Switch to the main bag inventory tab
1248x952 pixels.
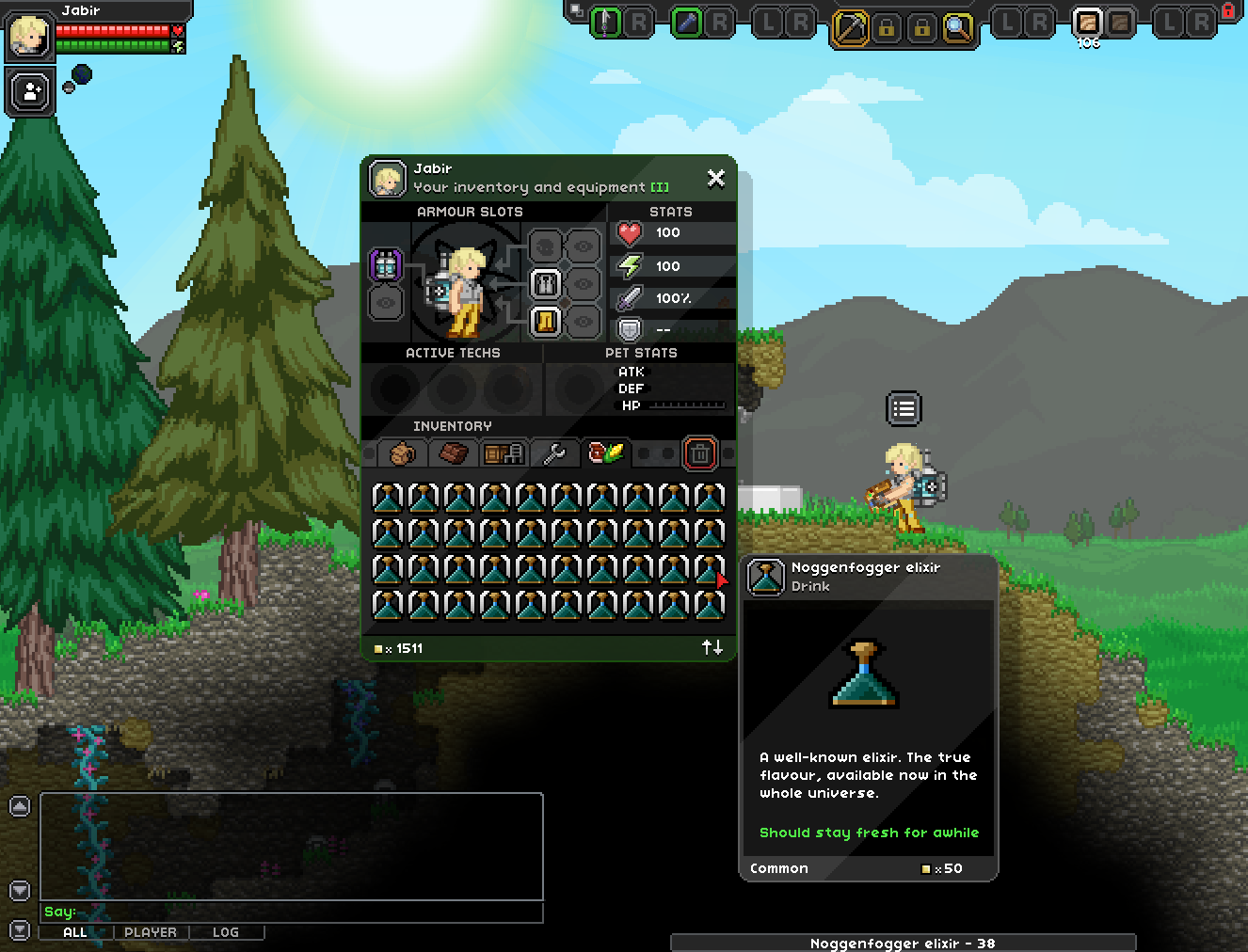403,454
